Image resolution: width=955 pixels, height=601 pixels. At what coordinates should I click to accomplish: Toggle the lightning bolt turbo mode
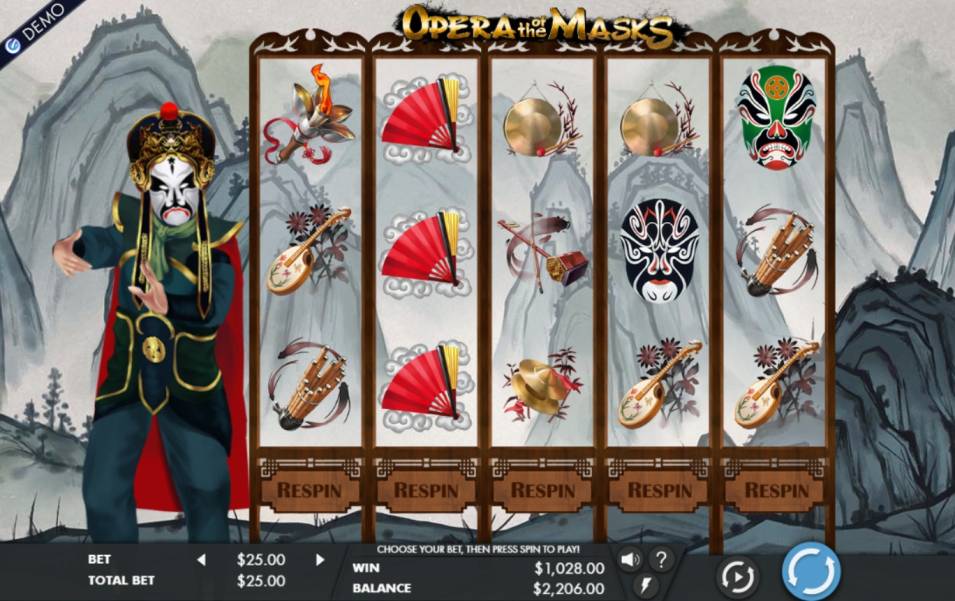tap(645, 587)
